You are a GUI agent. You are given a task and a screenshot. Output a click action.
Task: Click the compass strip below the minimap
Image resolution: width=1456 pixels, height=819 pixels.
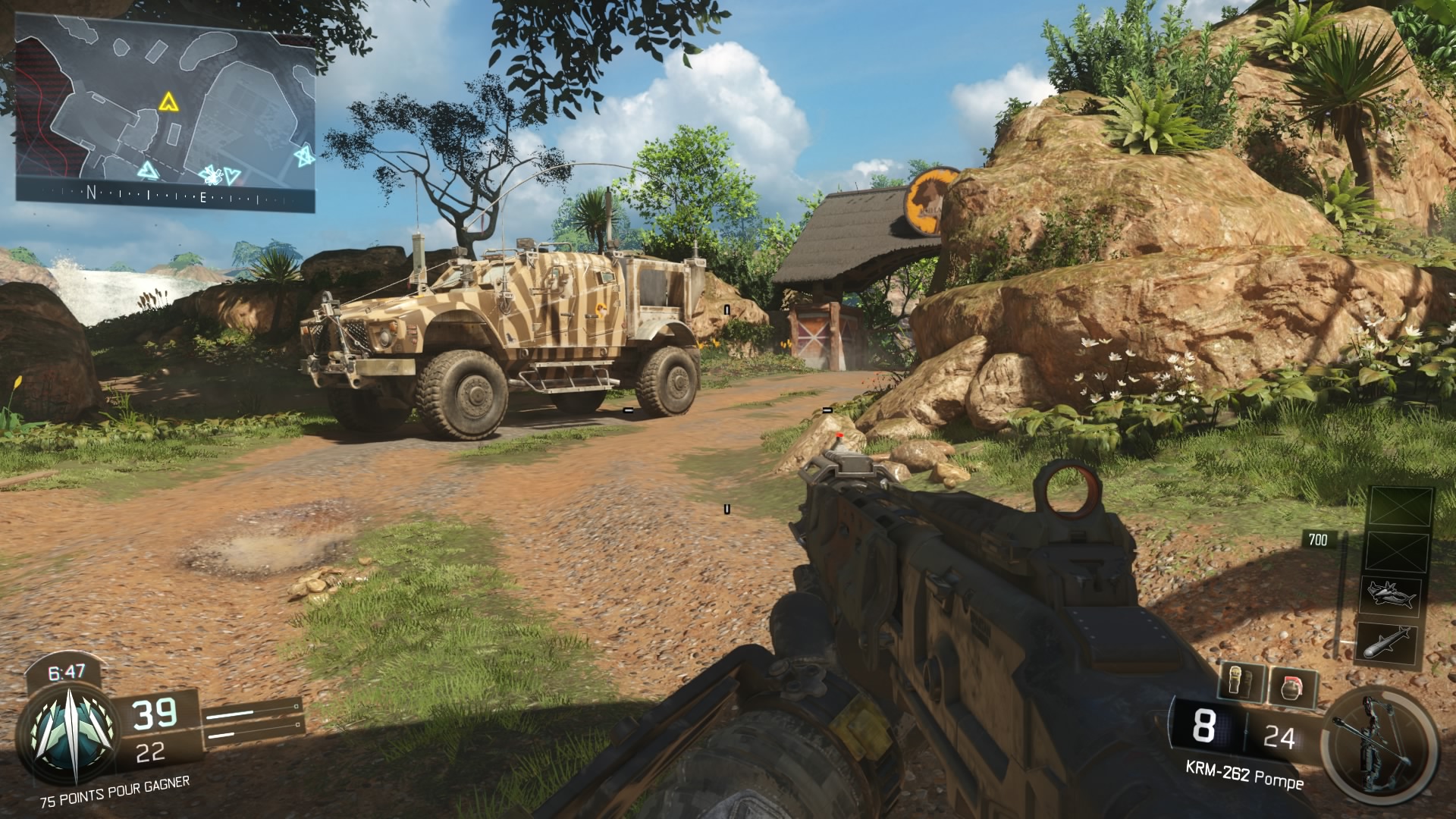point(165,196)
